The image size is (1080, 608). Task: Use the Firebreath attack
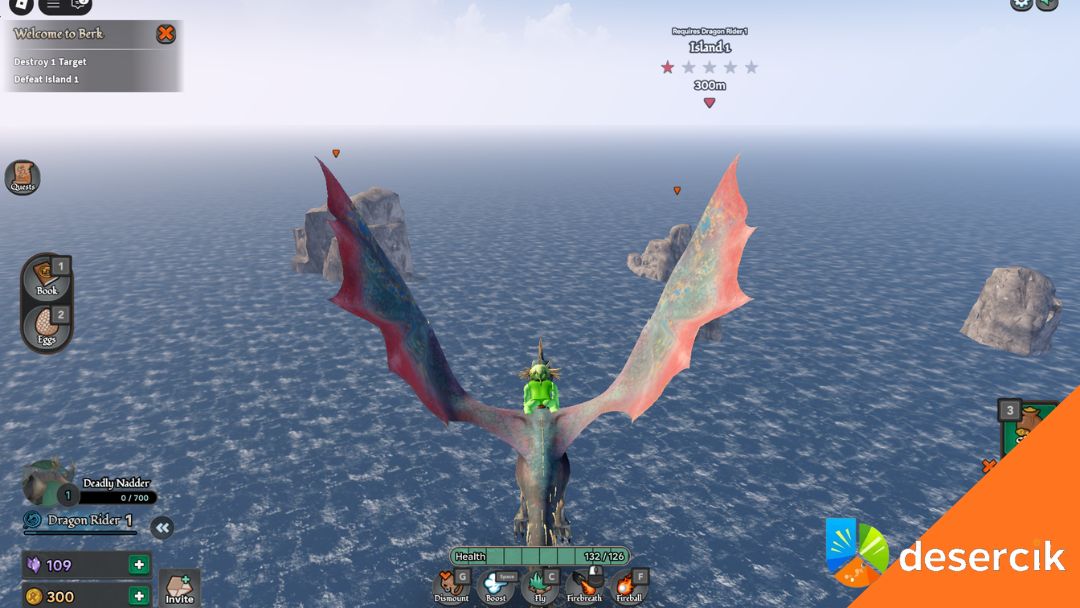pos(584,586)
